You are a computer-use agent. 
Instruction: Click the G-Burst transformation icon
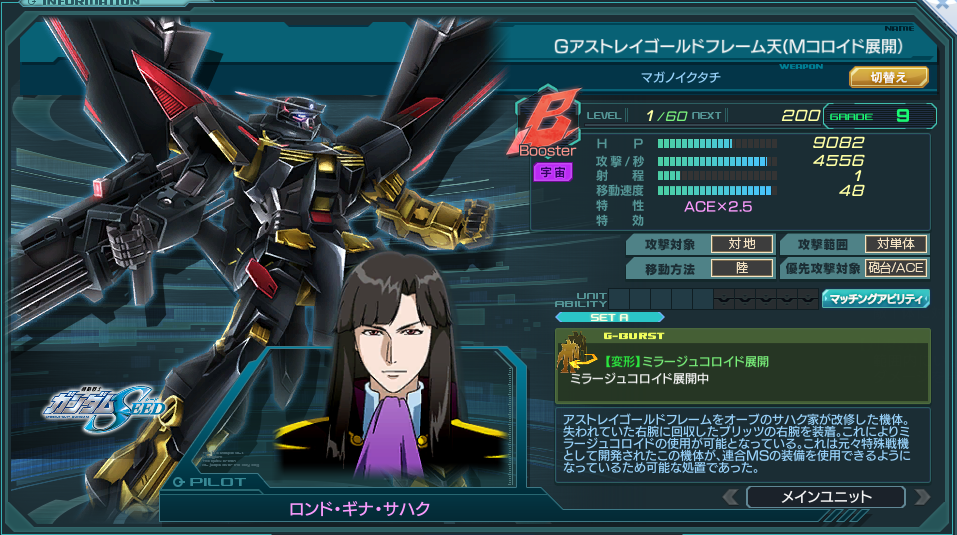578,353
